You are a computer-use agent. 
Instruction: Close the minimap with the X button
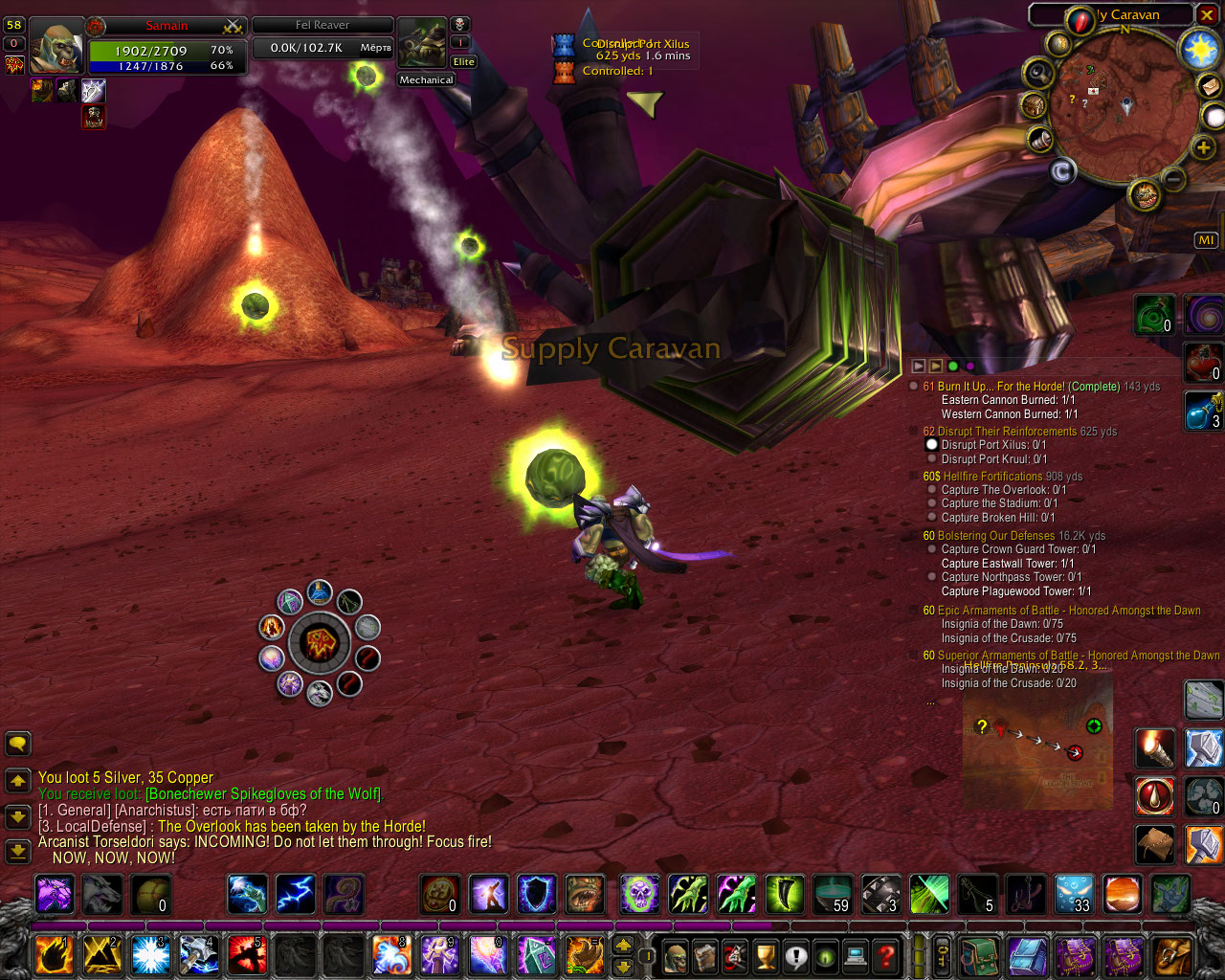click(x=1207, y=15)
